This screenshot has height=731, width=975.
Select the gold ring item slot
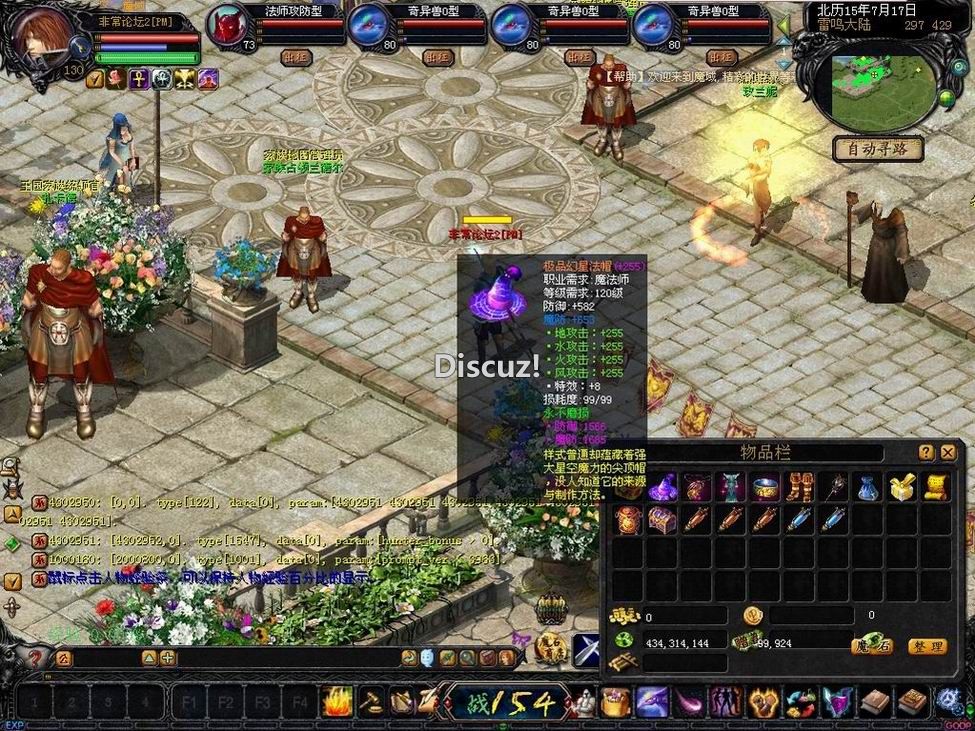point(767,488)
